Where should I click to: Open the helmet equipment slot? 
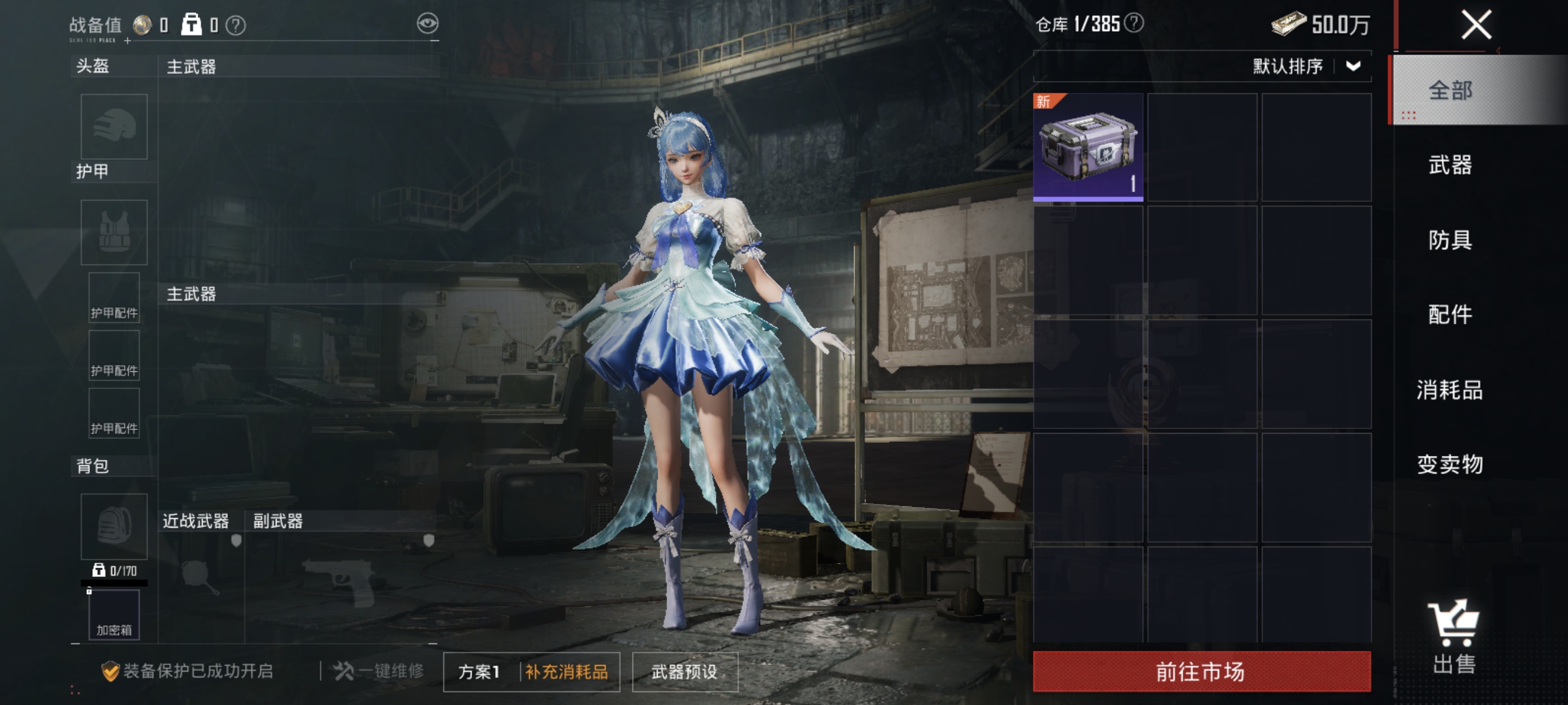[114, 127]
